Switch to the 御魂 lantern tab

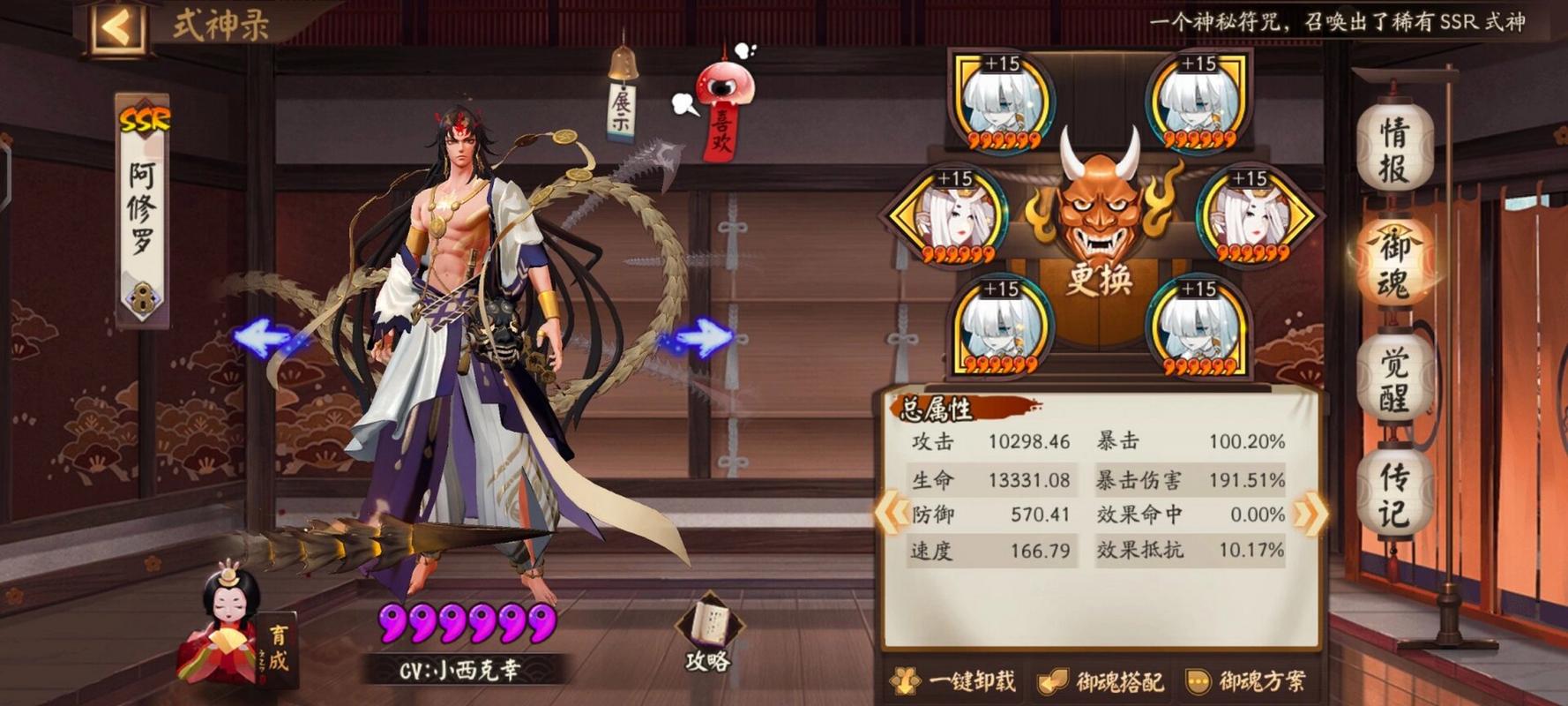tap(1394, 262)
